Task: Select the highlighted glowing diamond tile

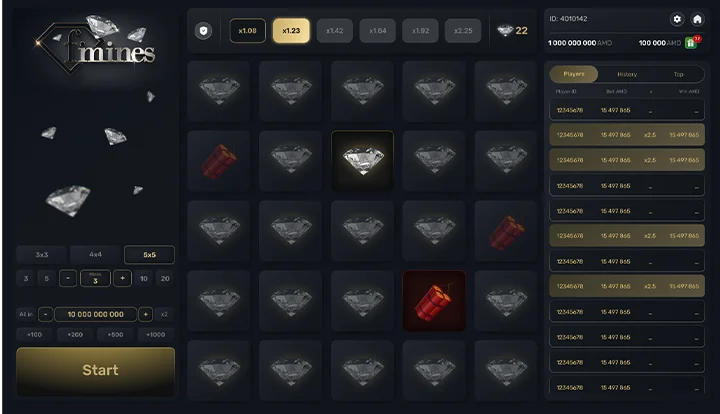Action: (x=362, y=160)
